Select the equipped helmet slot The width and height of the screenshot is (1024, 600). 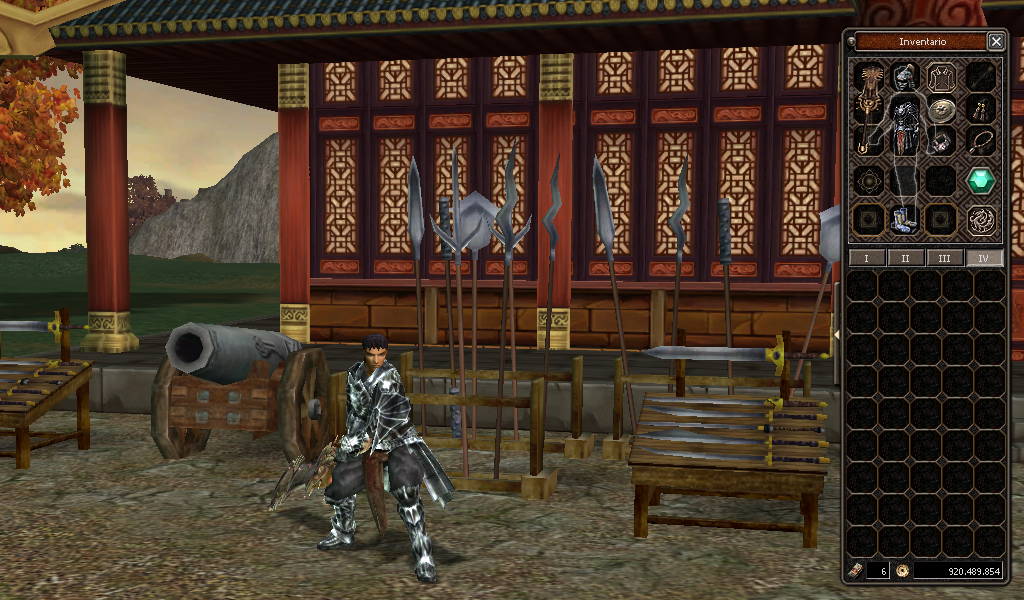[x=905, y=76]
